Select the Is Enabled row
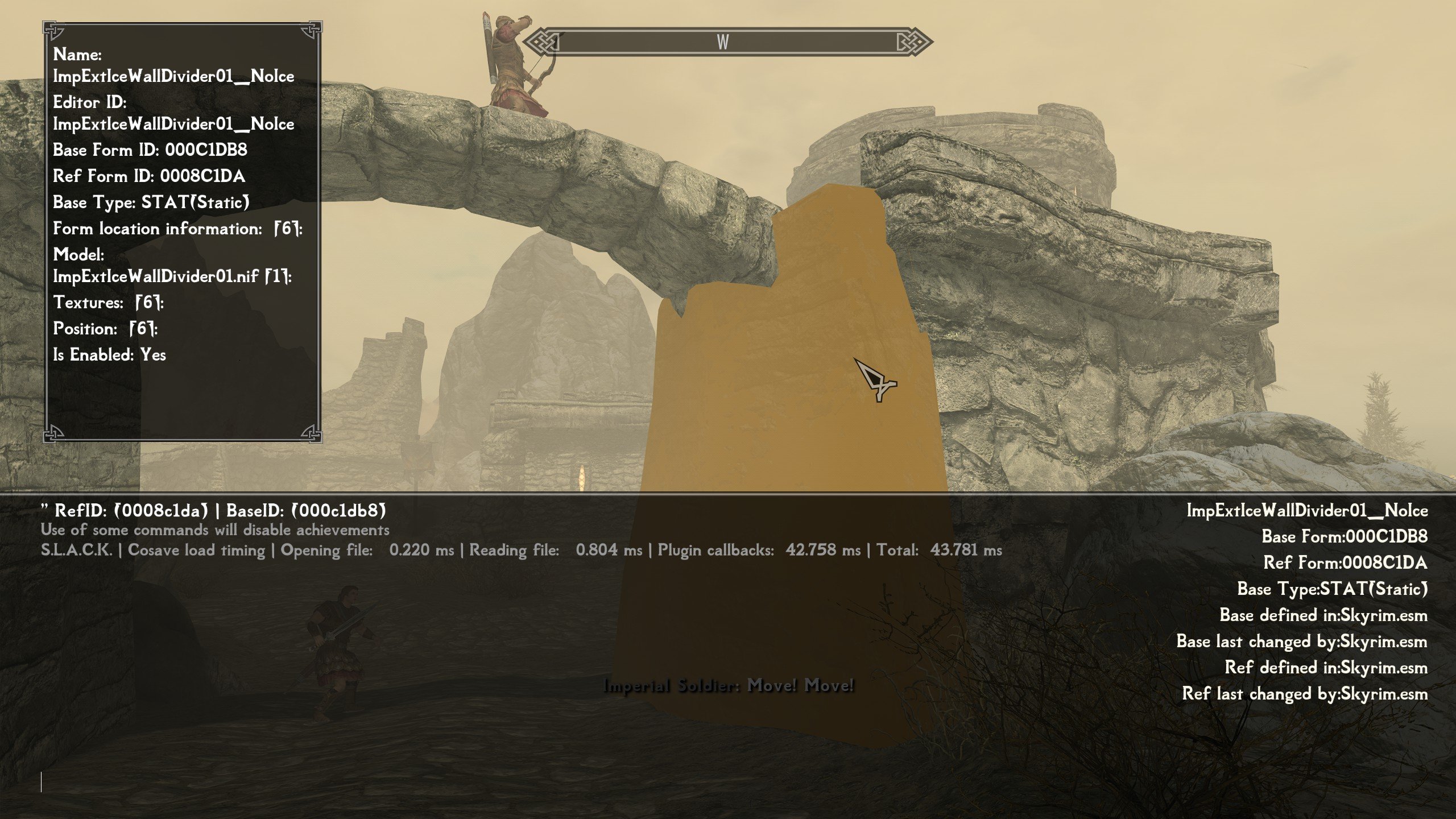Image resolution: width=1456 pixels, height=819 pixels. point(109,355)
